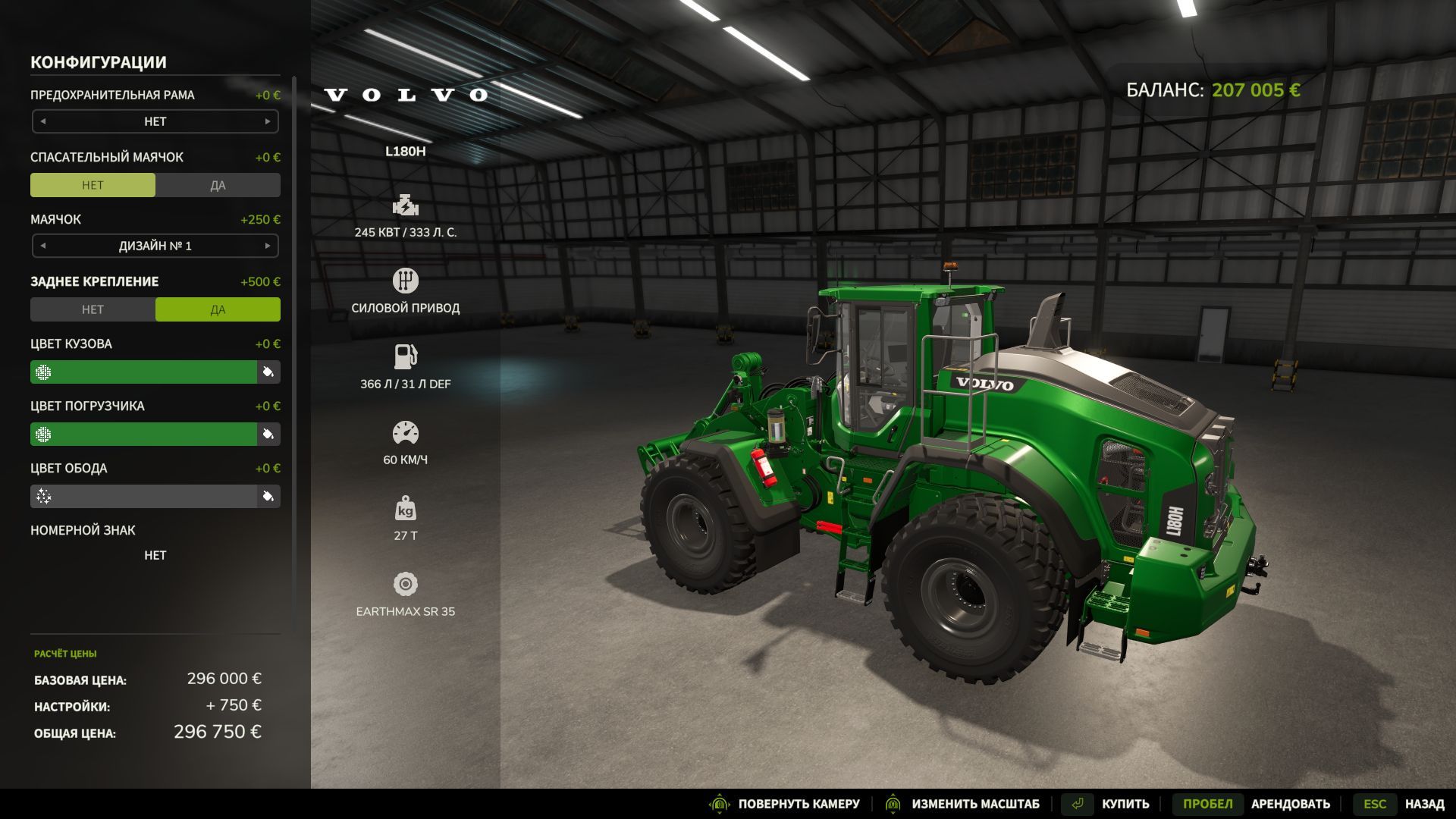1456x819 pixels.
Task: Click the Volvo logo above L180H
Action: tap(406, 95)
